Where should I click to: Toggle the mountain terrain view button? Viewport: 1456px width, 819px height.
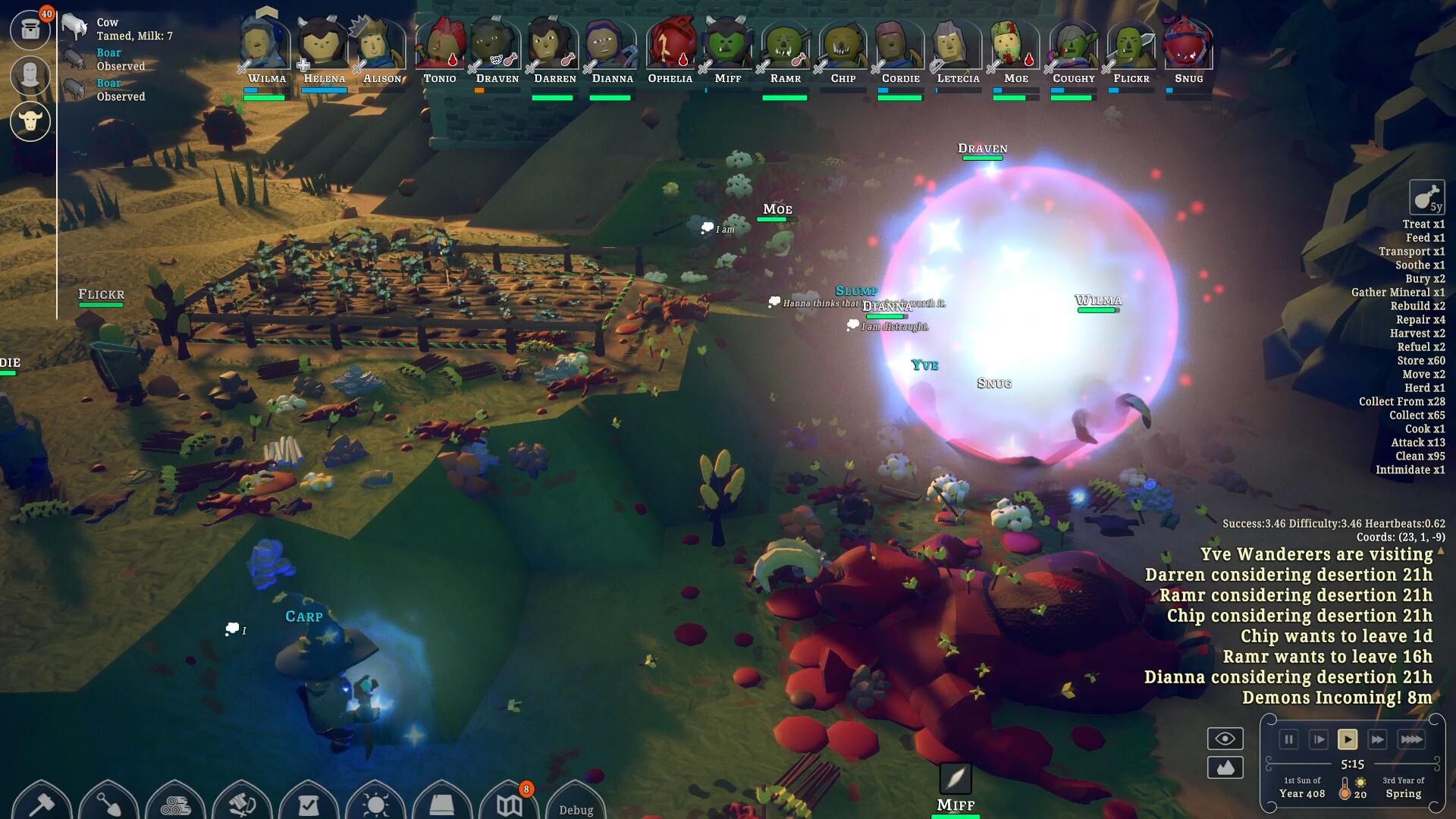tap(1225, 767)
